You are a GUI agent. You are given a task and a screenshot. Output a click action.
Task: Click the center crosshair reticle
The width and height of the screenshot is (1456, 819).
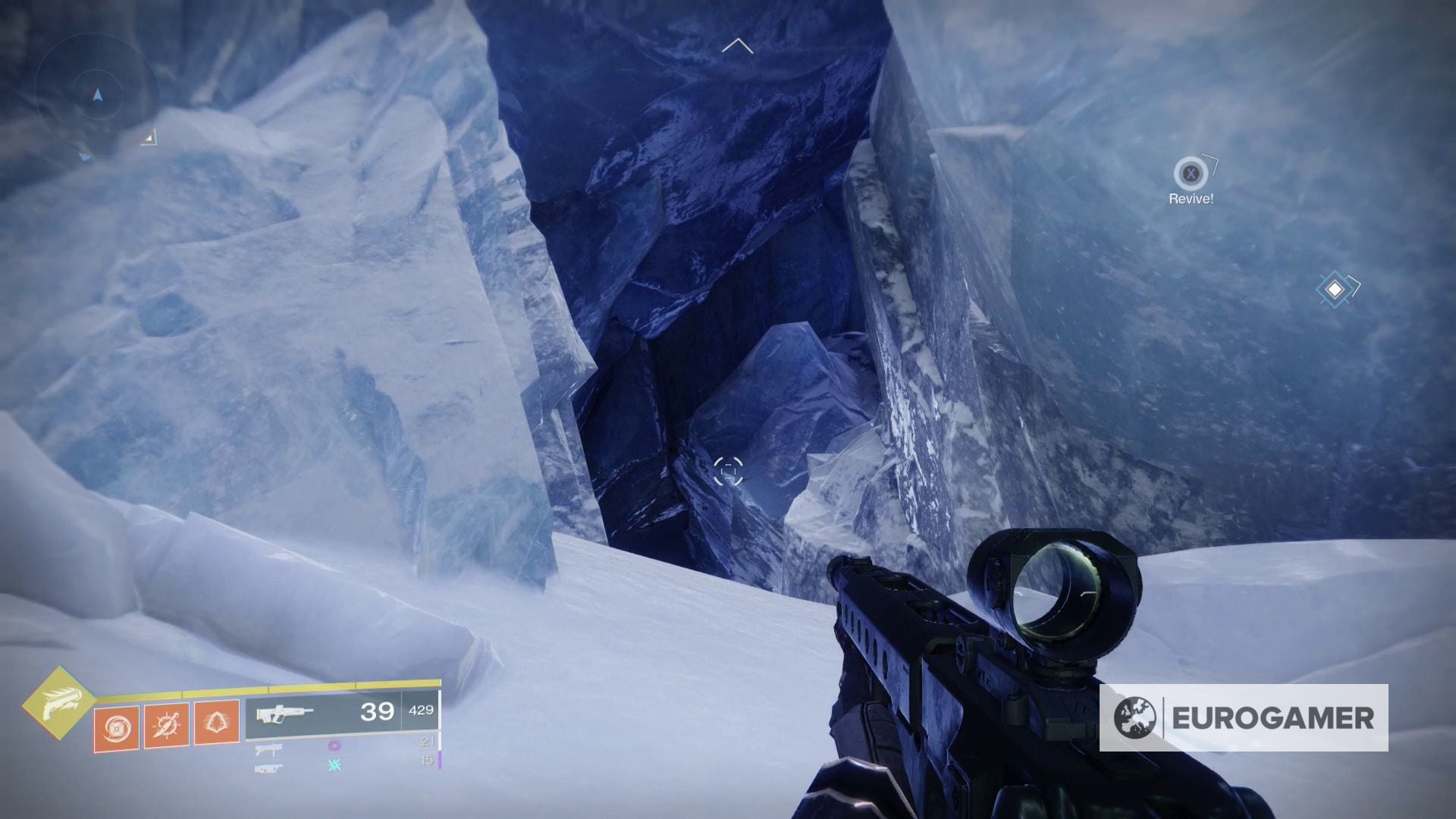(x=728, y=472)
